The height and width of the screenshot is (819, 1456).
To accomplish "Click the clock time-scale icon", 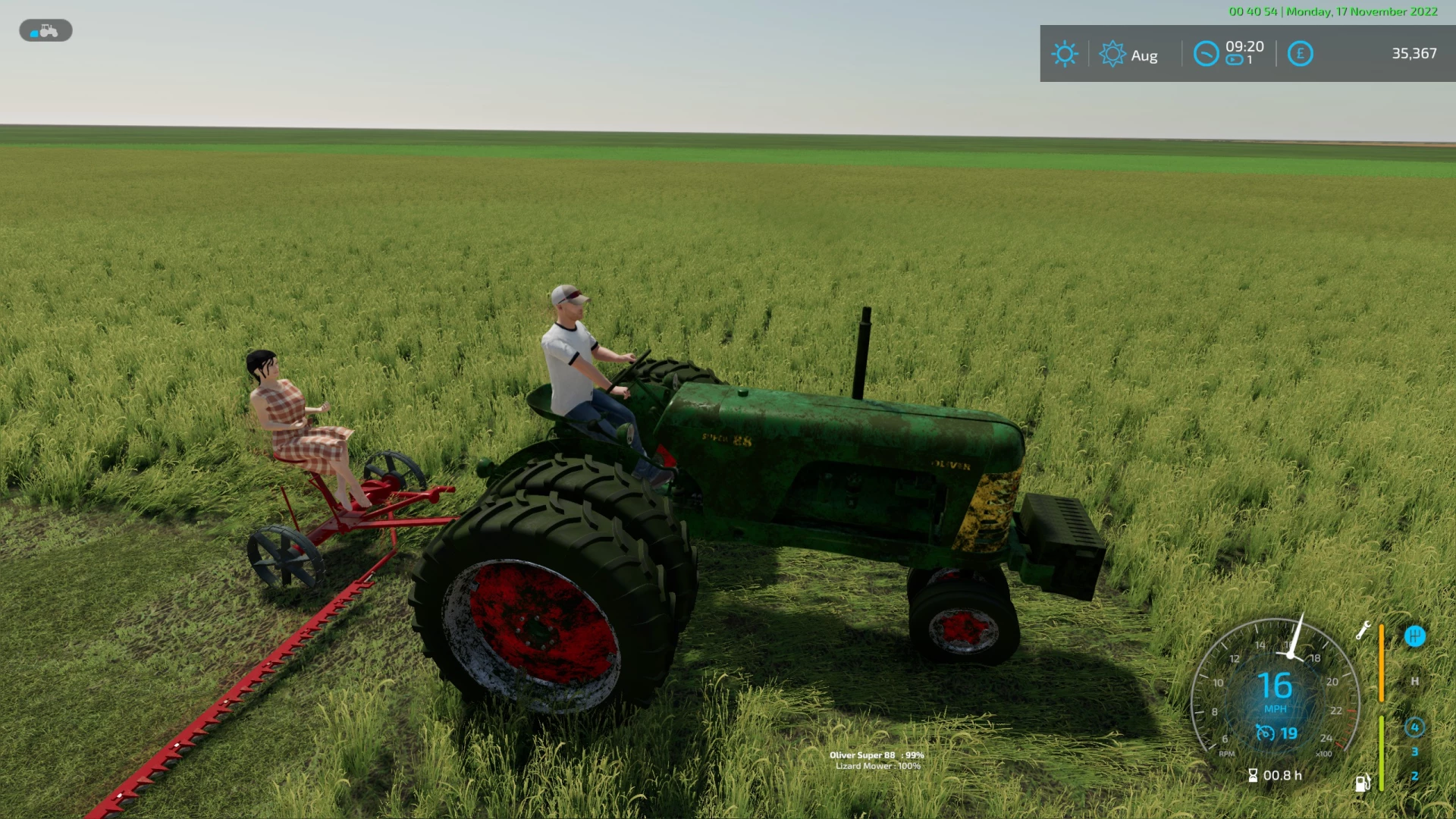I will (x=1206, y=54).
